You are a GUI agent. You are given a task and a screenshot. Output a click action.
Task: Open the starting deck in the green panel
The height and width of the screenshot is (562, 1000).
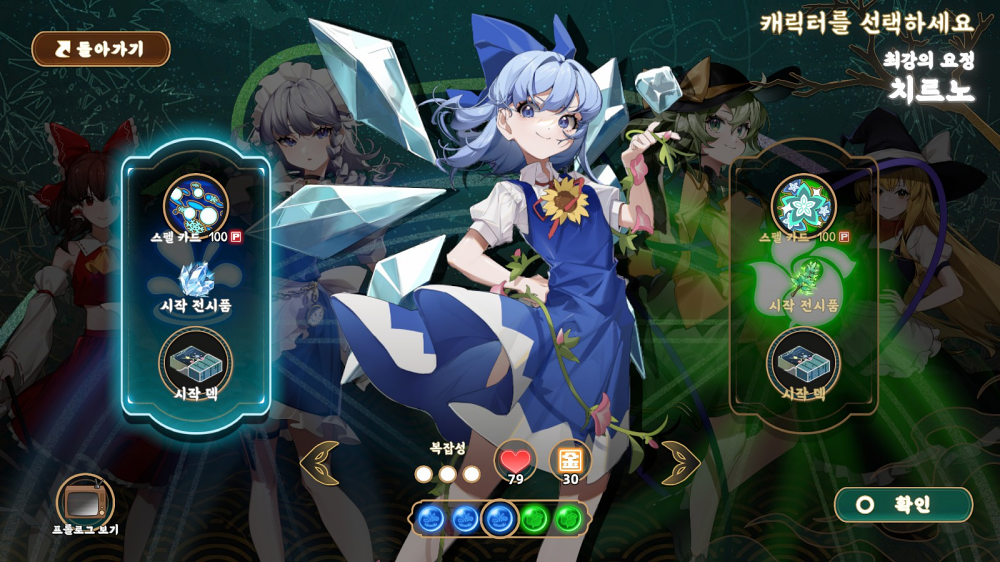(x=803, y=361)
